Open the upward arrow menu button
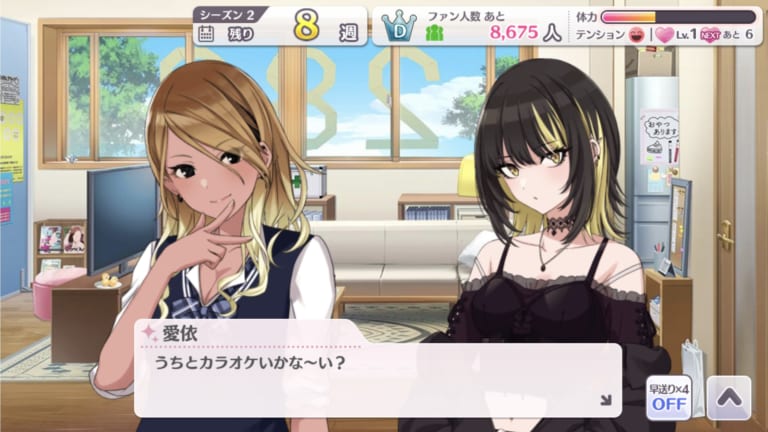Viewport: 768px width, 432px height. (x=728, y=397)
